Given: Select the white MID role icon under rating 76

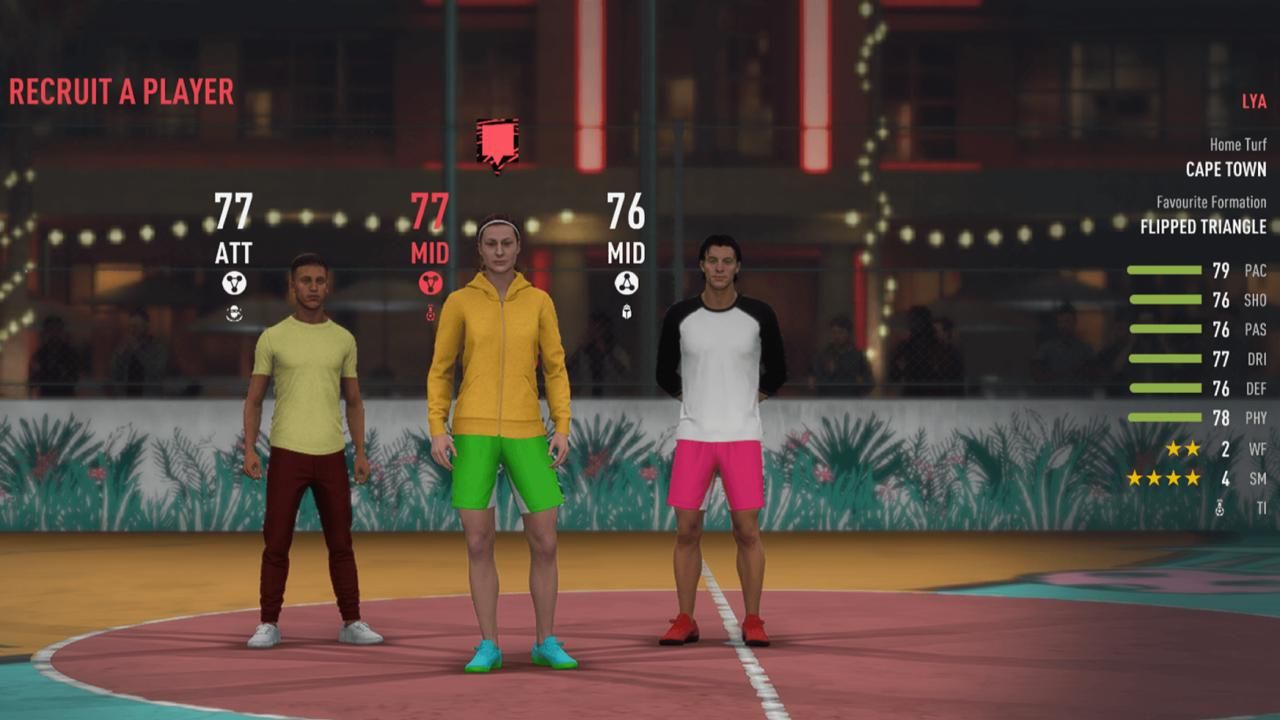Looking at the screenshot, I should (x=628, y=281).
